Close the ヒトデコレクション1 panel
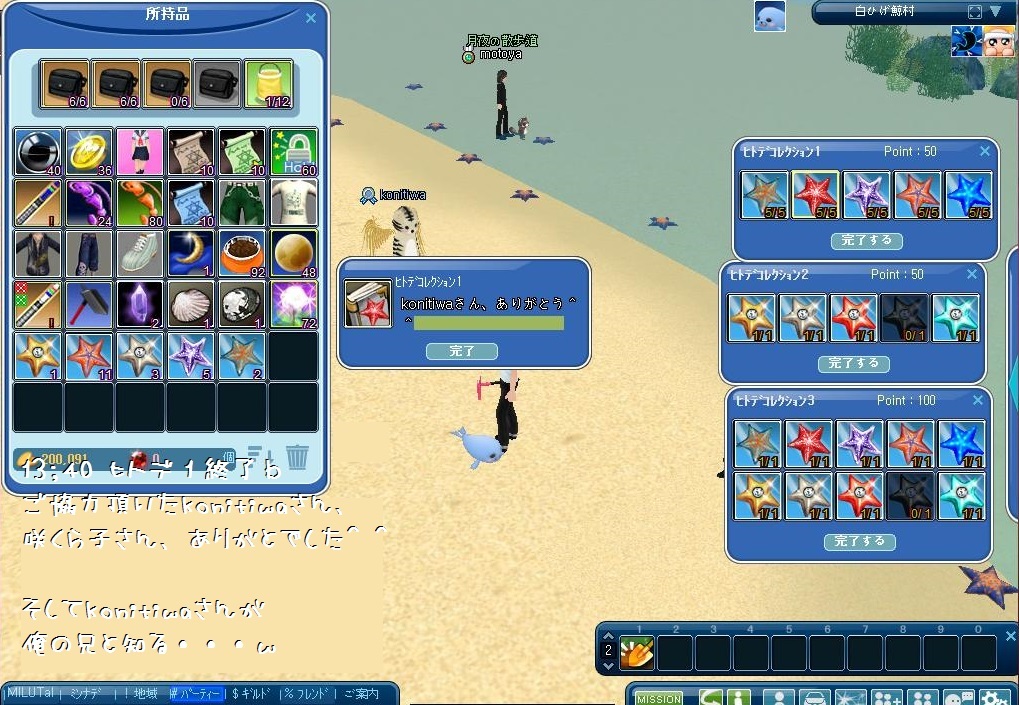The width and height of the screenshot is (1019, 705). coord(985,151)
